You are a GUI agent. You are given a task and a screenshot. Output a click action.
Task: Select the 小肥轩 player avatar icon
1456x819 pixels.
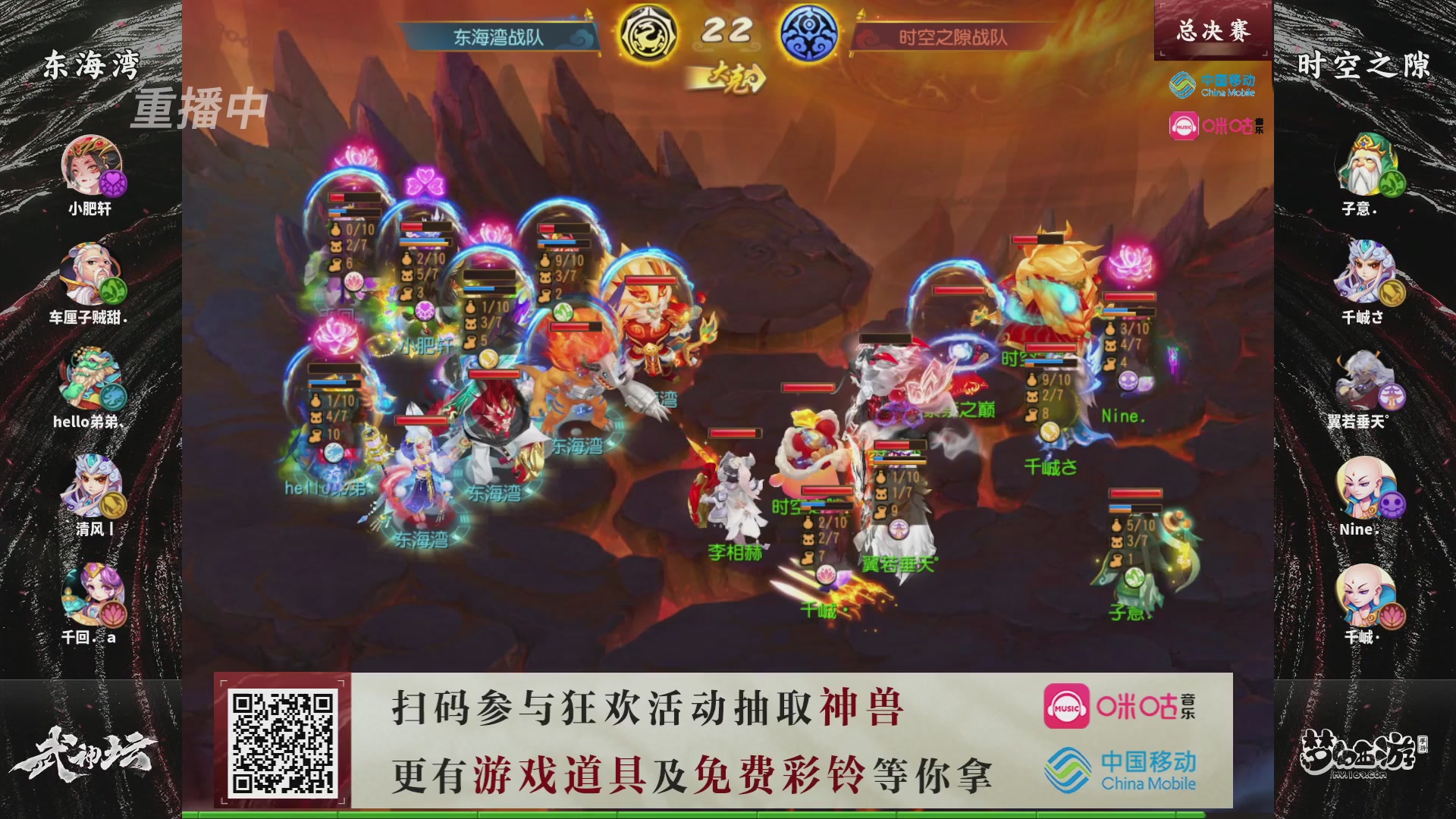pos(91,163)
